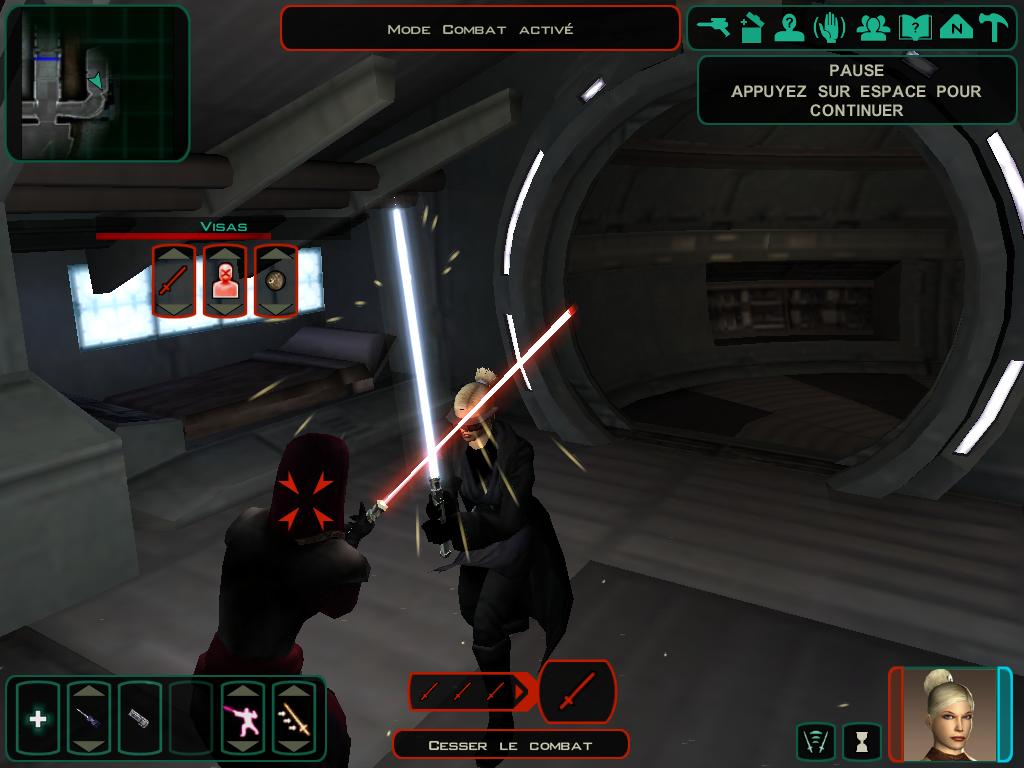Open the character sheet icon
Viewport: 1024px width, 768px height.
click(790, 28)
